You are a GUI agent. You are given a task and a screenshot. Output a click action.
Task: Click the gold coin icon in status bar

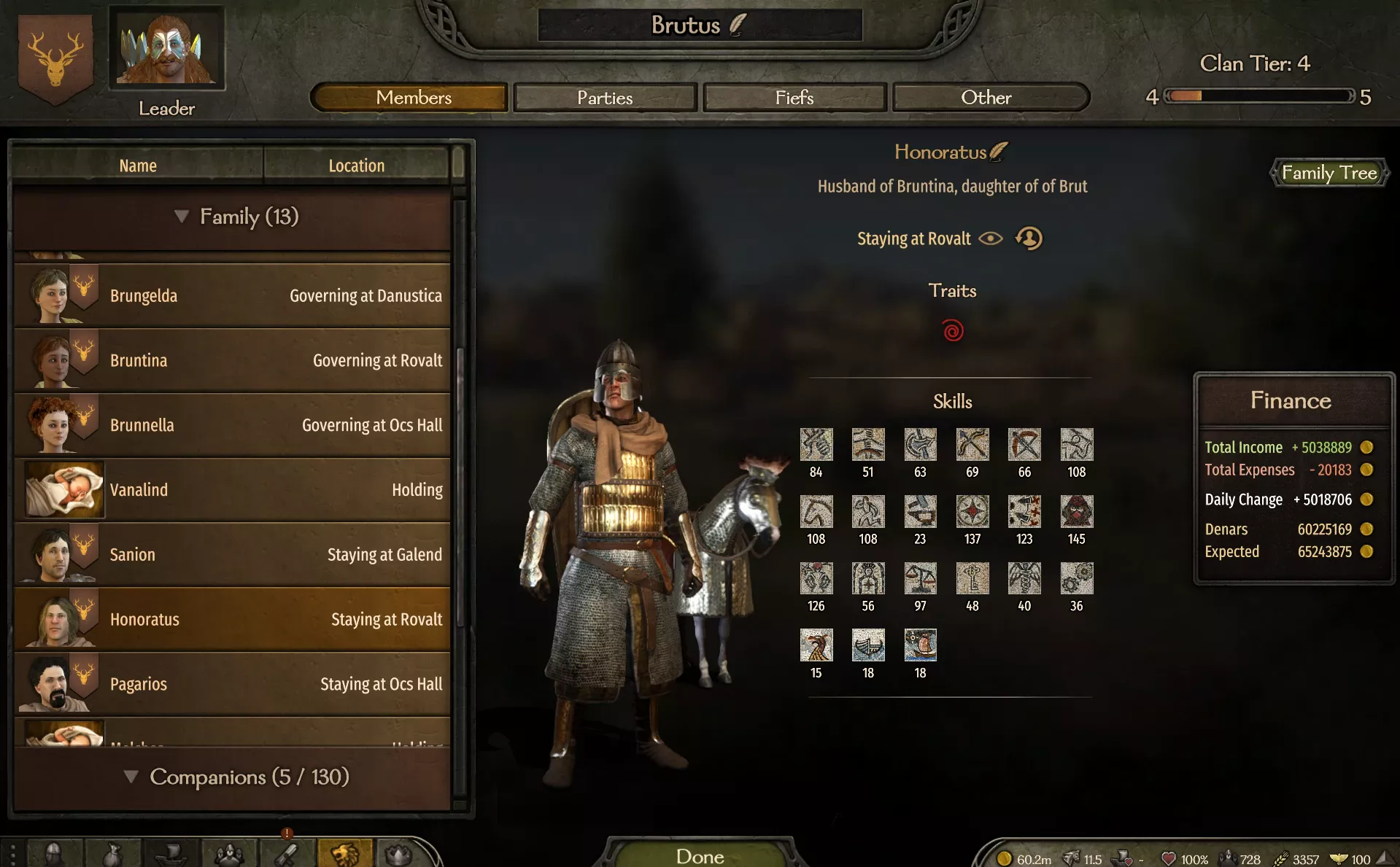pos(1005,859)
